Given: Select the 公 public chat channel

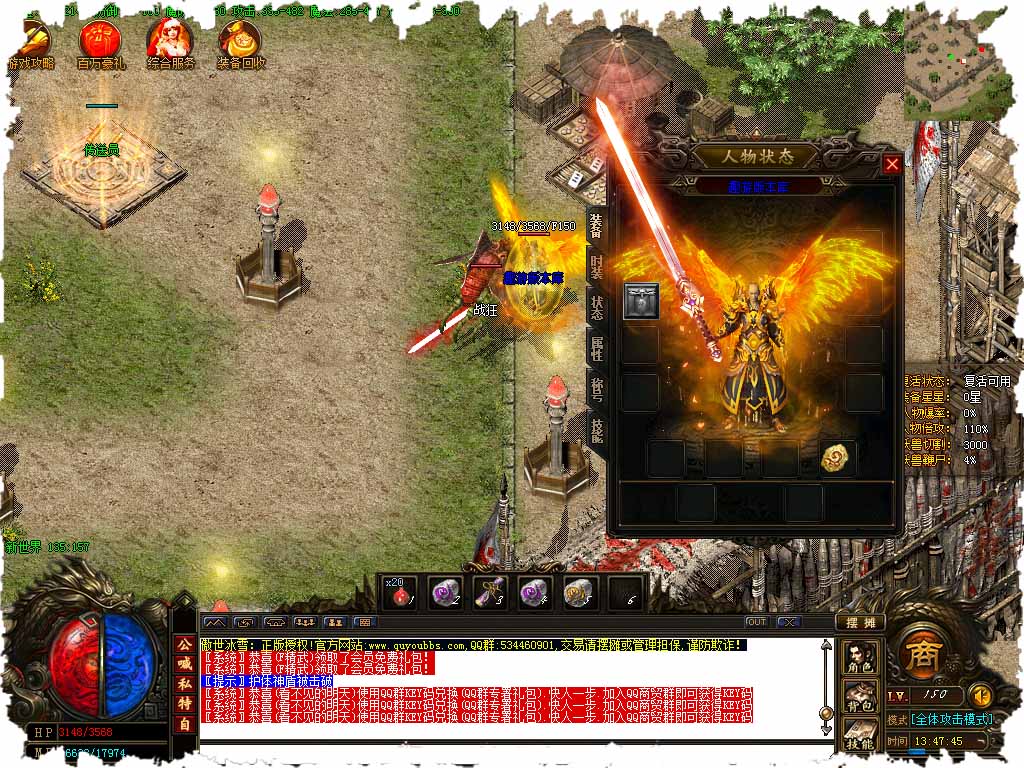Looking at the screenshot, I should click(184, 645).
